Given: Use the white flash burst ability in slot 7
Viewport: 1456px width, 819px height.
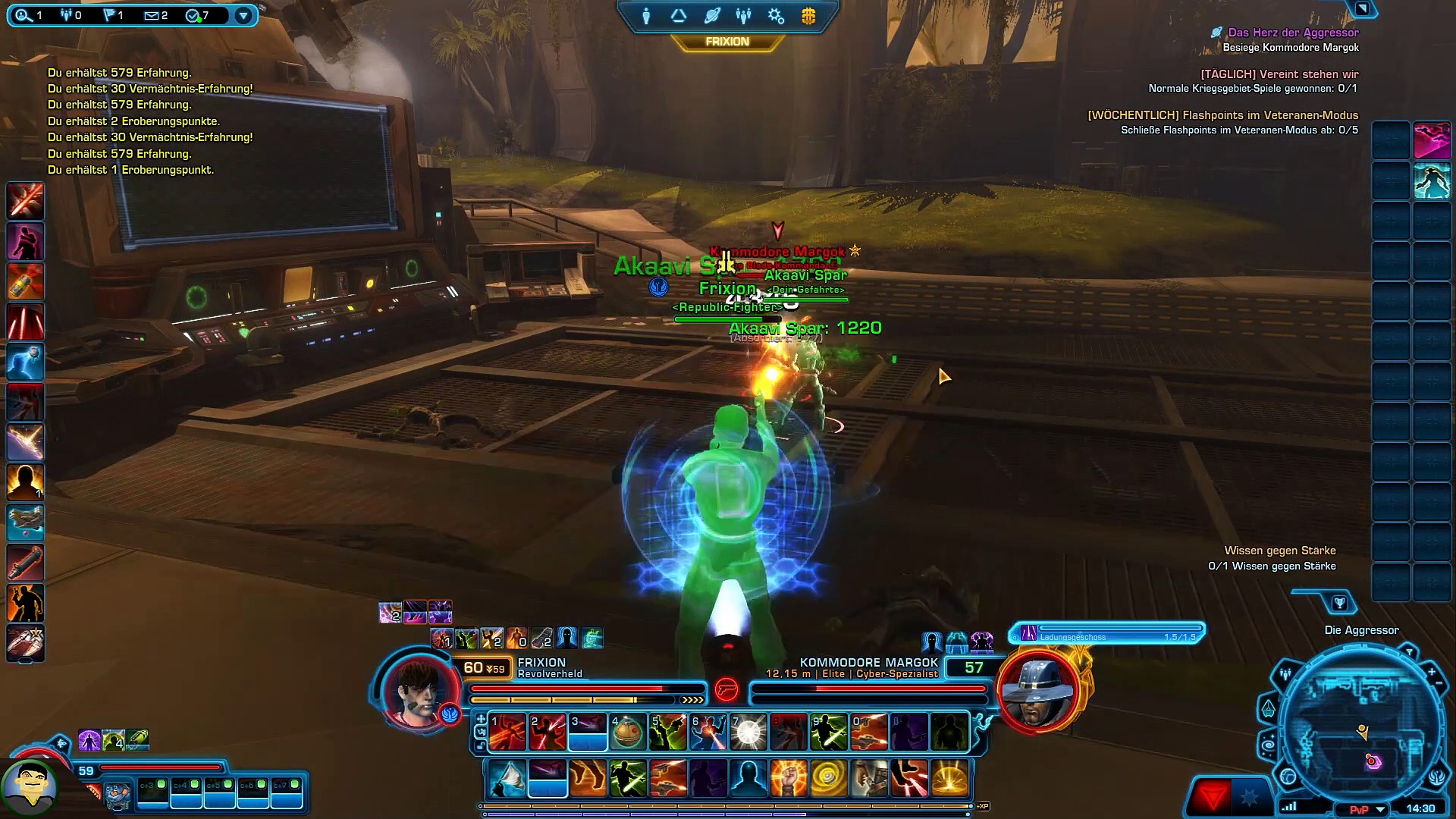Looking at the screenshot, I should [x=748, y=733].
